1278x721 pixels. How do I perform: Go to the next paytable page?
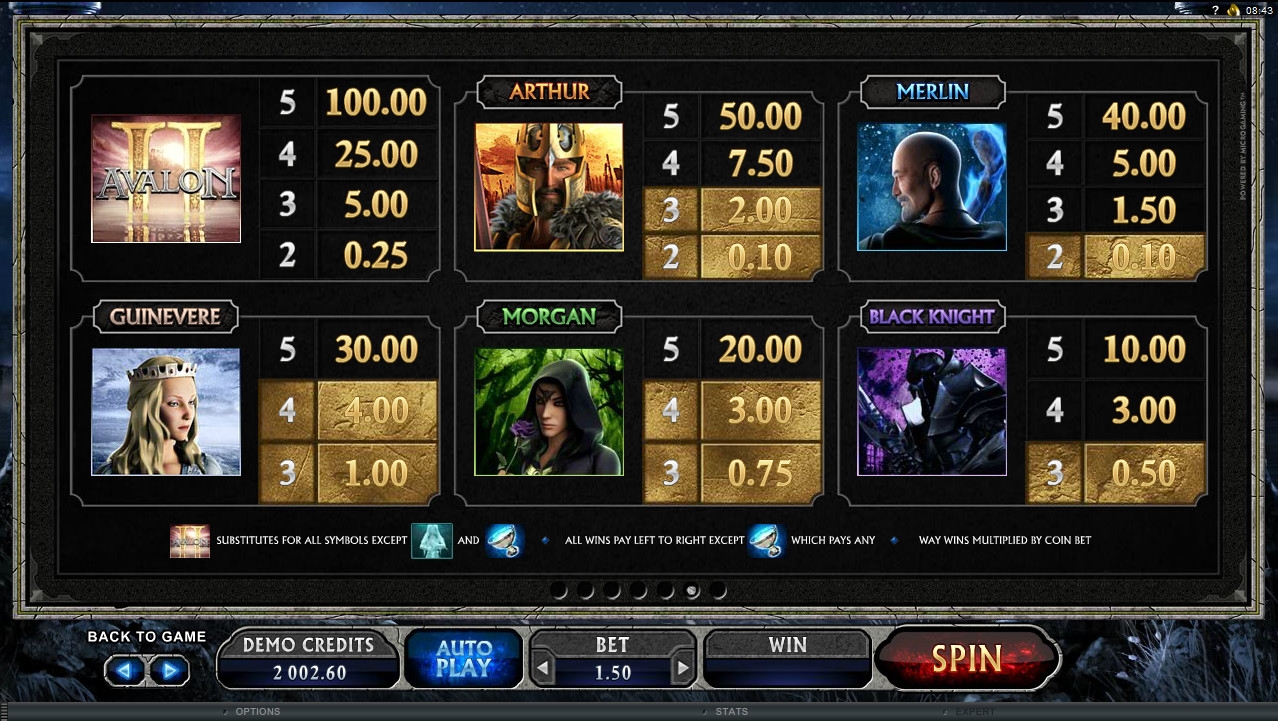[169, 670]
